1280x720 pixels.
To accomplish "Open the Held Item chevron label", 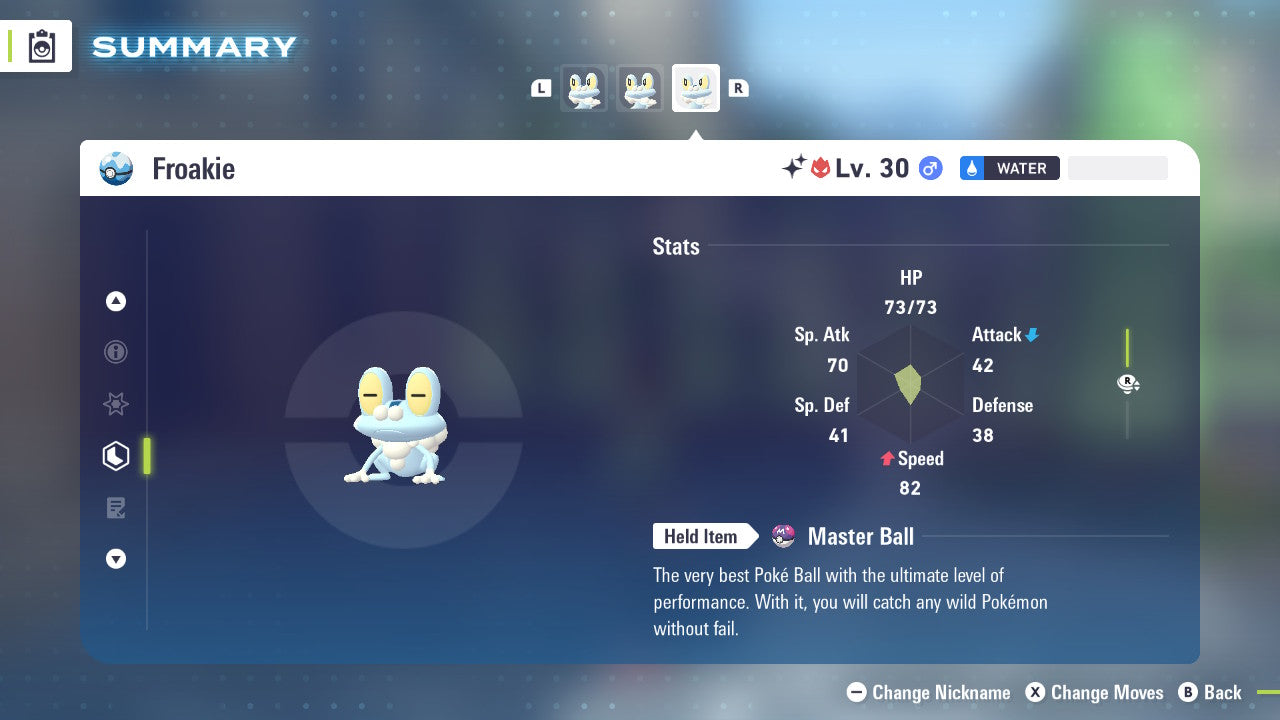I will [703, 536].
